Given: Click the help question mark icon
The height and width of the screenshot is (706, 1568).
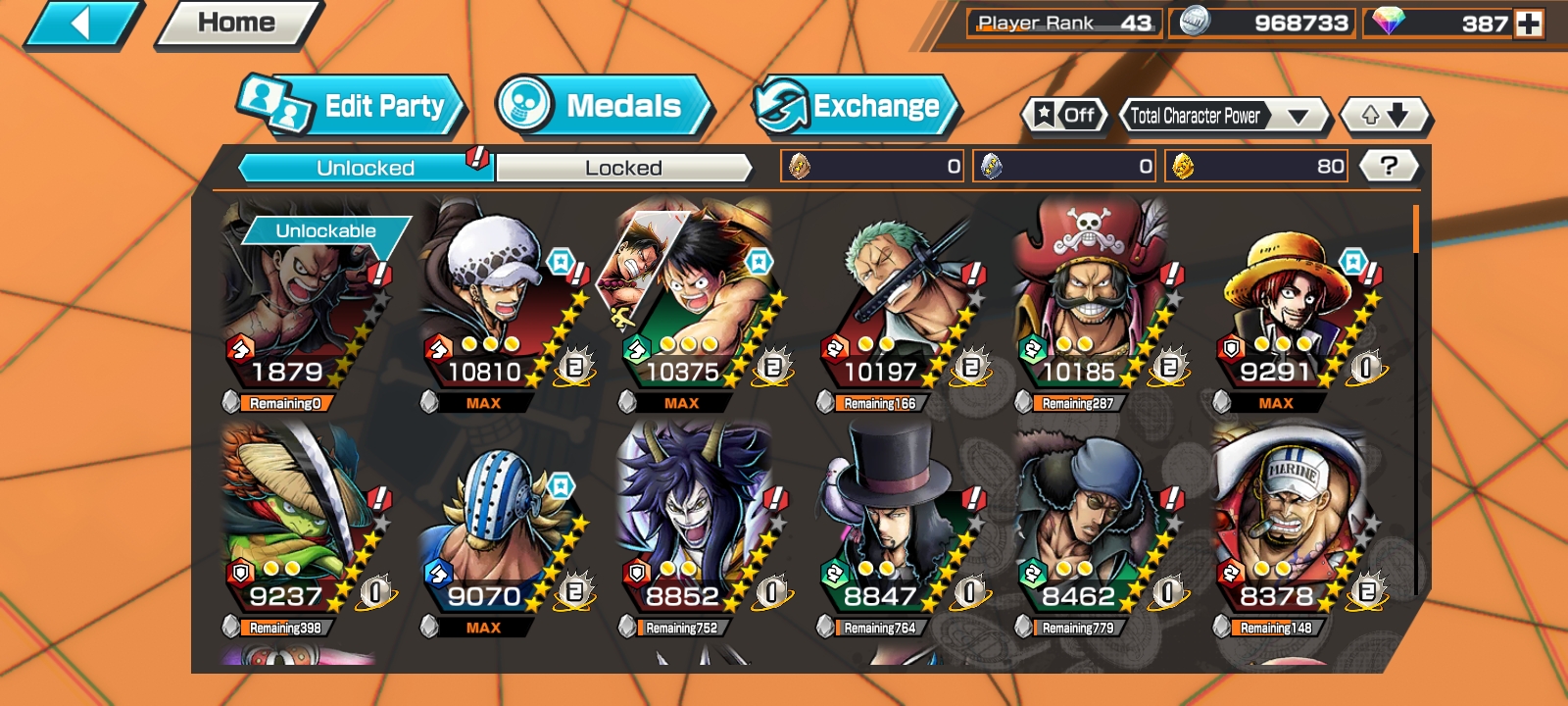Looking at the screenshot, I should [x=1388, y=165].
